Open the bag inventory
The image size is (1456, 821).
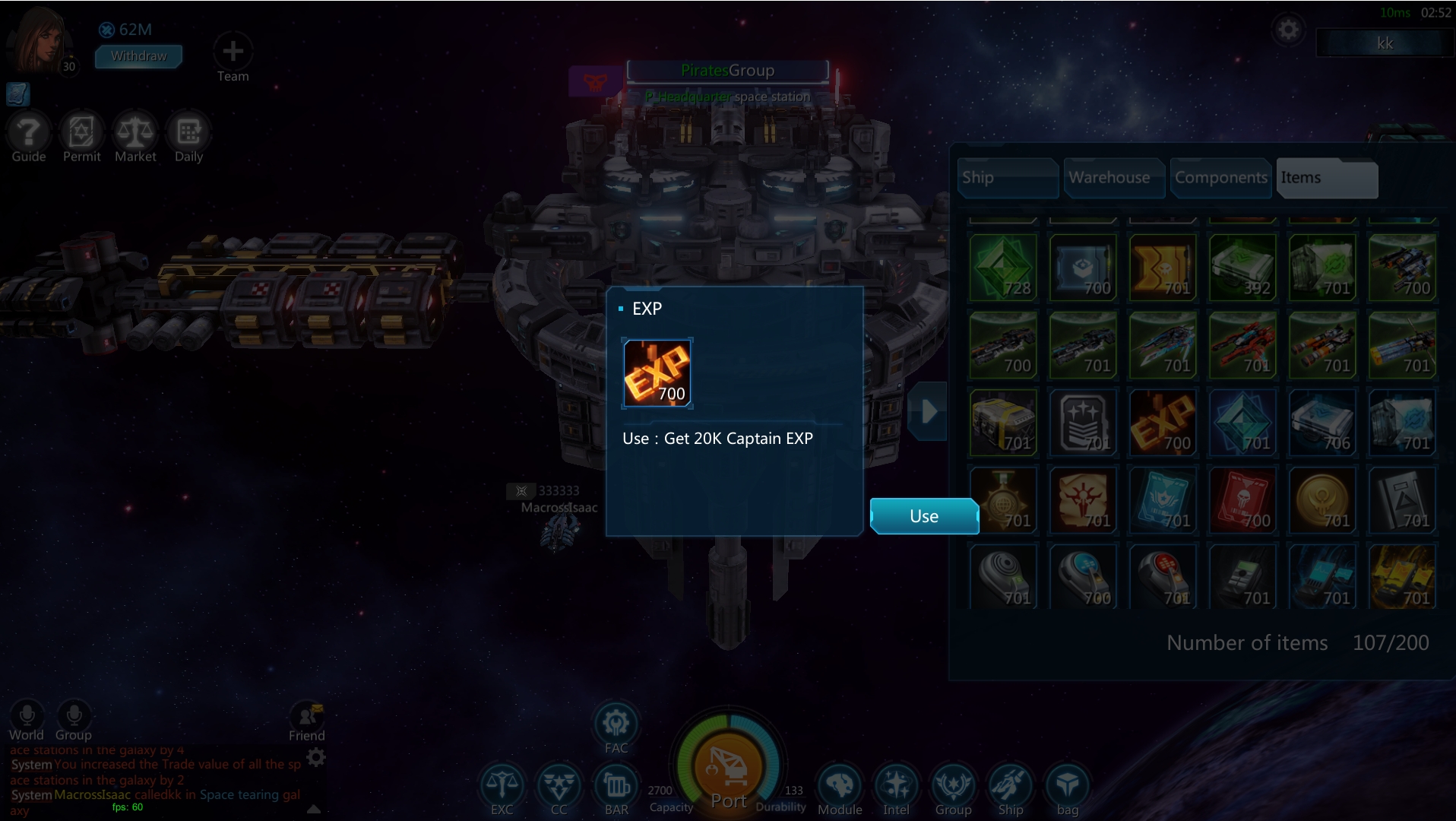pyautogui.click(x=1068, y=787)
